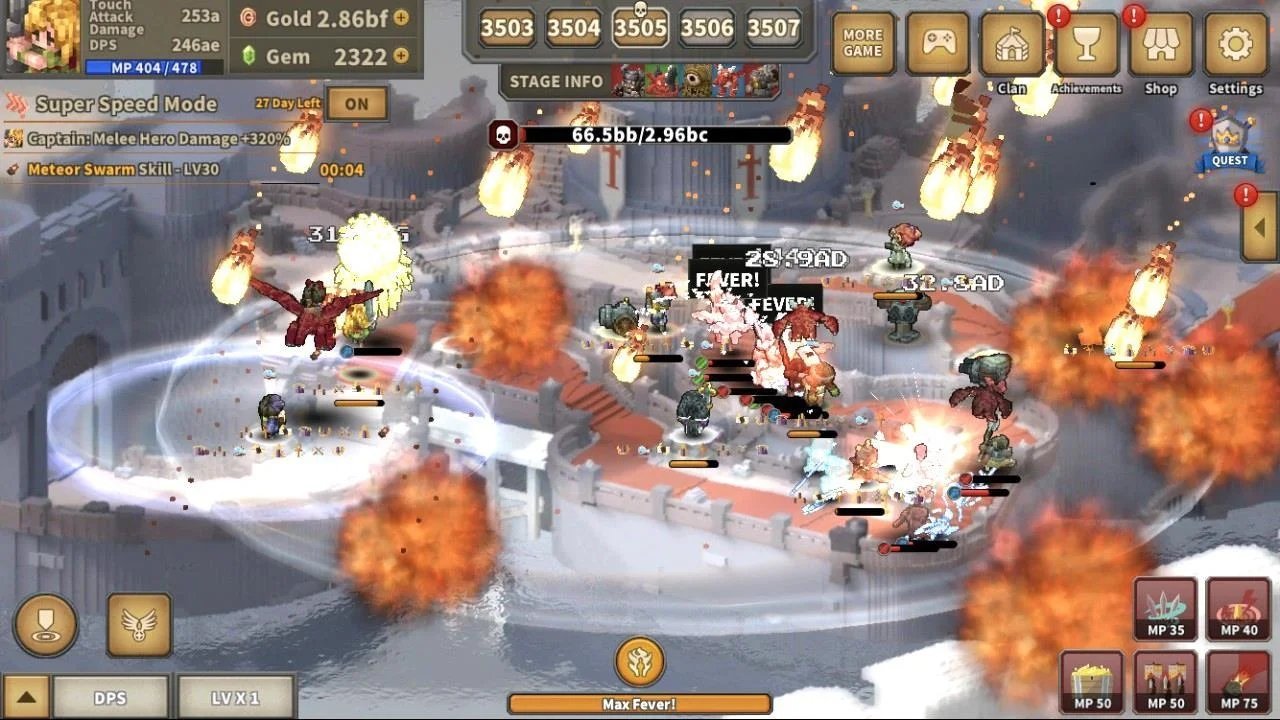
Task: Open the Quest crown icon
Action: [x=1228, y=140]
